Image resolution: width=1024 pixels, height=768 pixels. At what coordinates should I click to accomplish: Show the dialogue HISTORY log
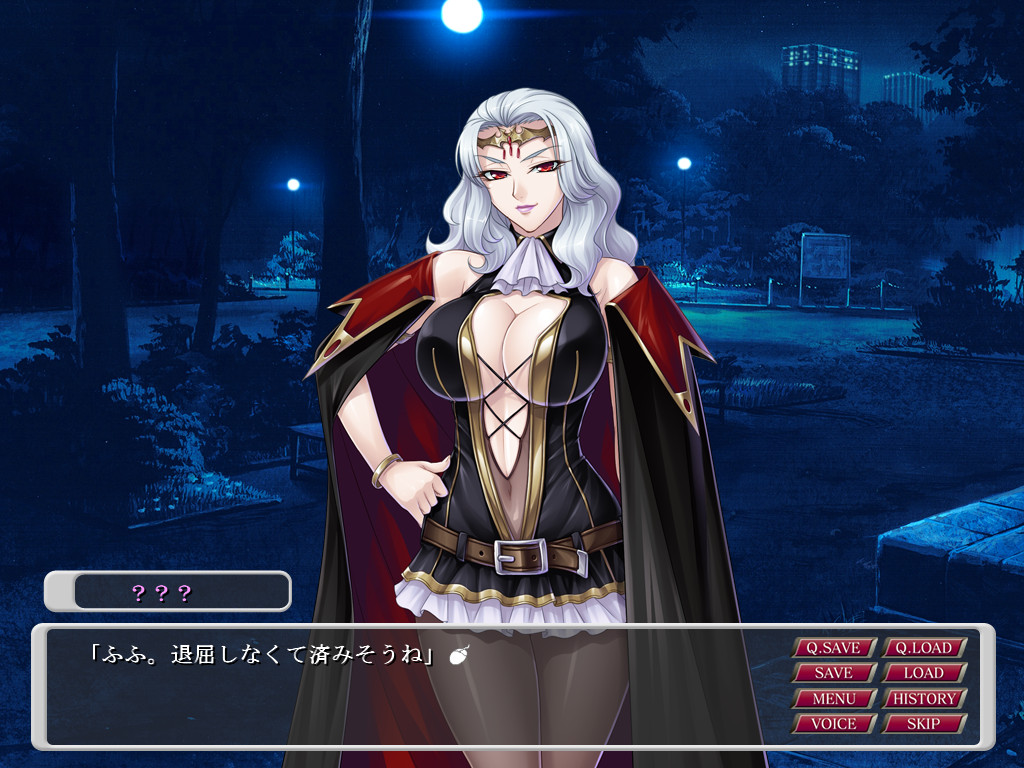[923, 698]
